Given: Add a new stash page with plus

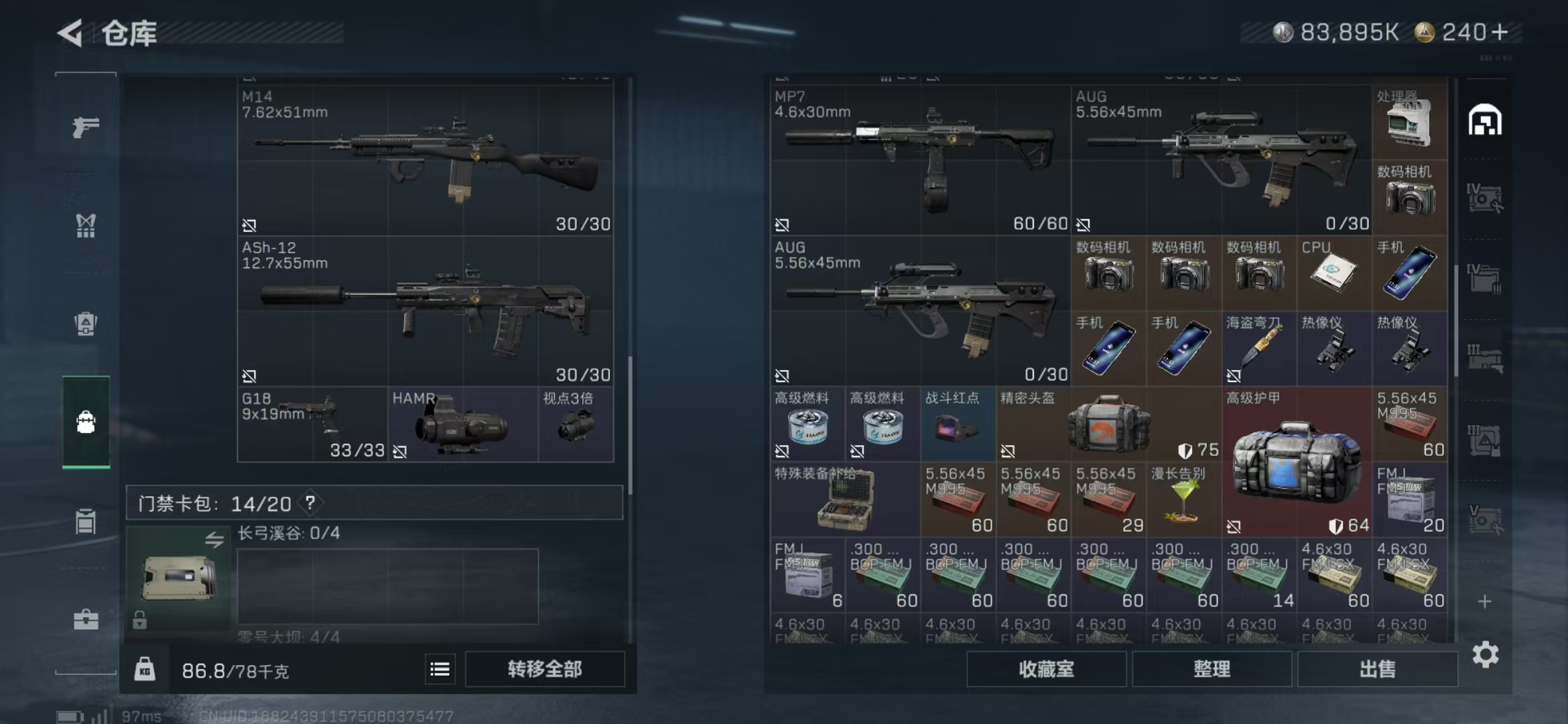Looking at the screenshot, I should pos(1485,601).
